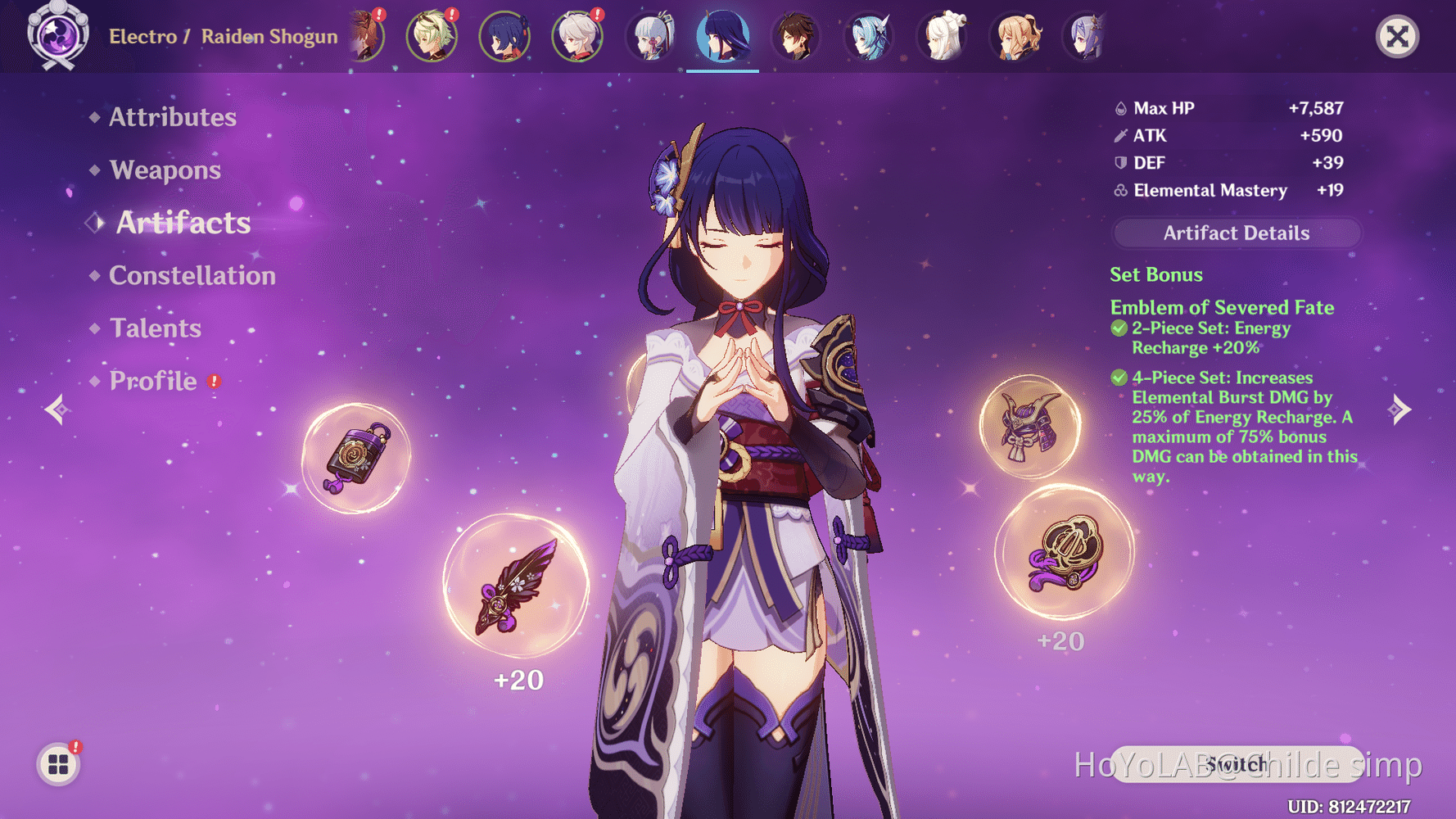Screen dimensions: 1456x819
Task: Choose Ningguang's white-haired portrait
Action: coord(943,37)
